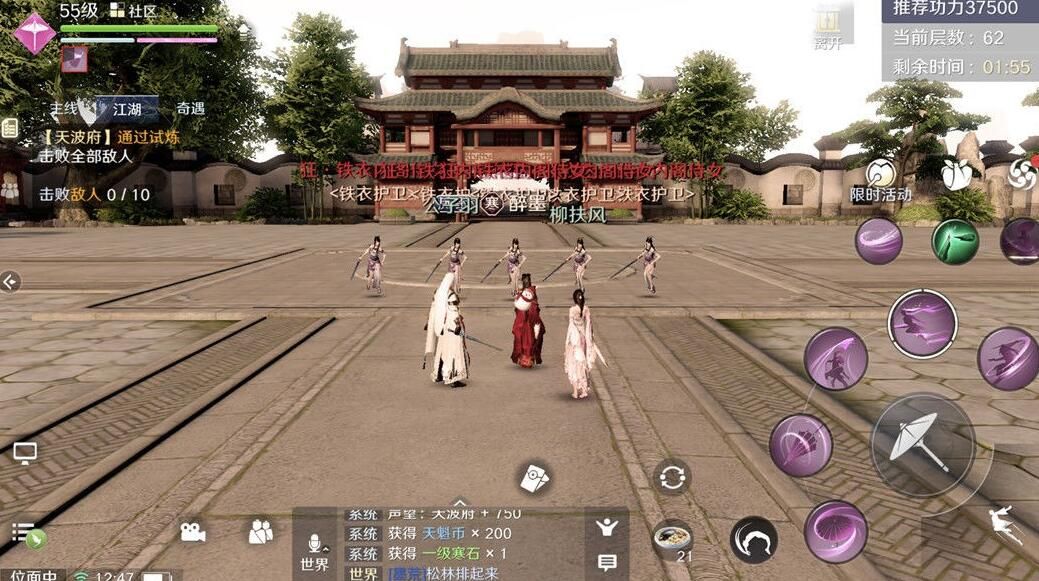Expand the left edge arrow panel

[x=10, y=282]
